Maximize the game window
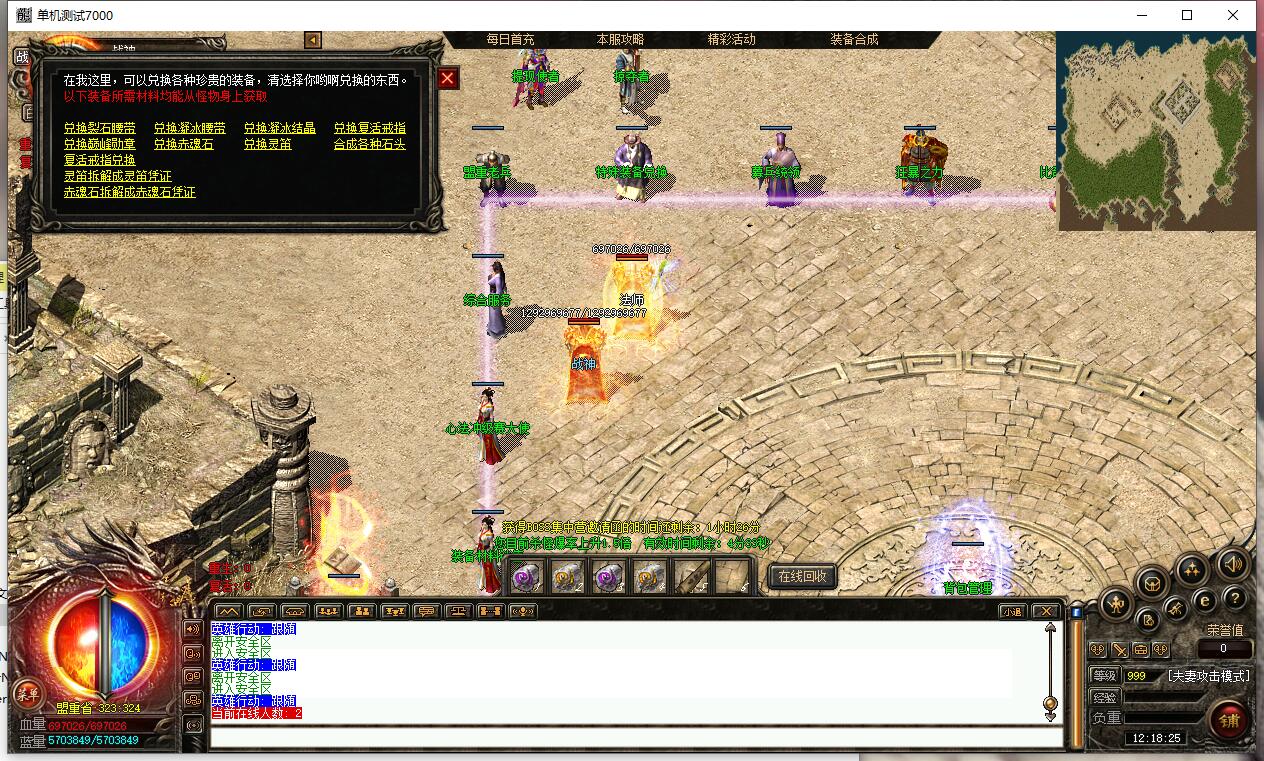The image size is (1264, 761). click(x=1187, y=15)
